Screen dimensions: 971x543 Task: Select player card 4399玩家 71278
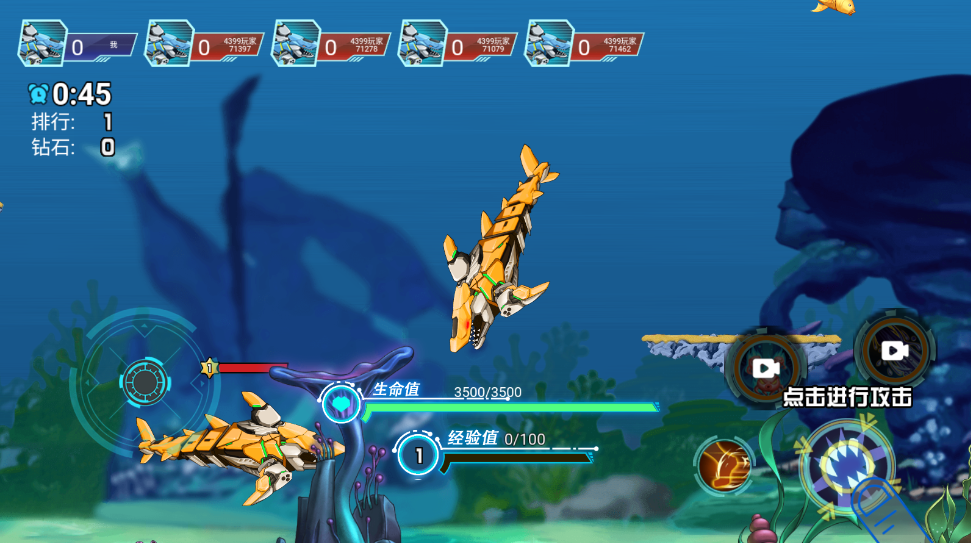(x=332, y=45)
